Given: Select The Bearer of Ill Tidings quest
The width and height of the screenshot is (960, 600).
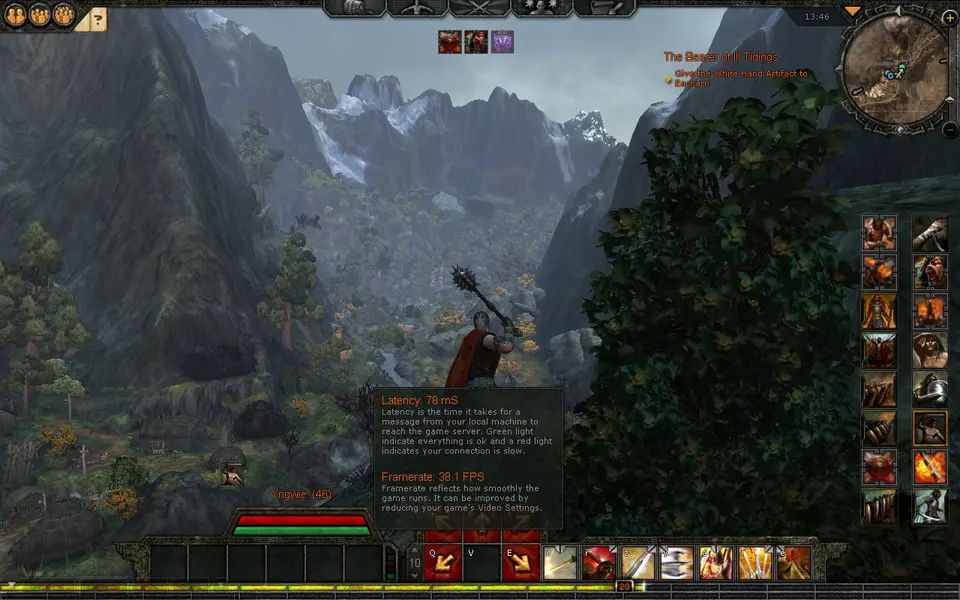Looking at the screenshot, I should click(x=720, y=57).
